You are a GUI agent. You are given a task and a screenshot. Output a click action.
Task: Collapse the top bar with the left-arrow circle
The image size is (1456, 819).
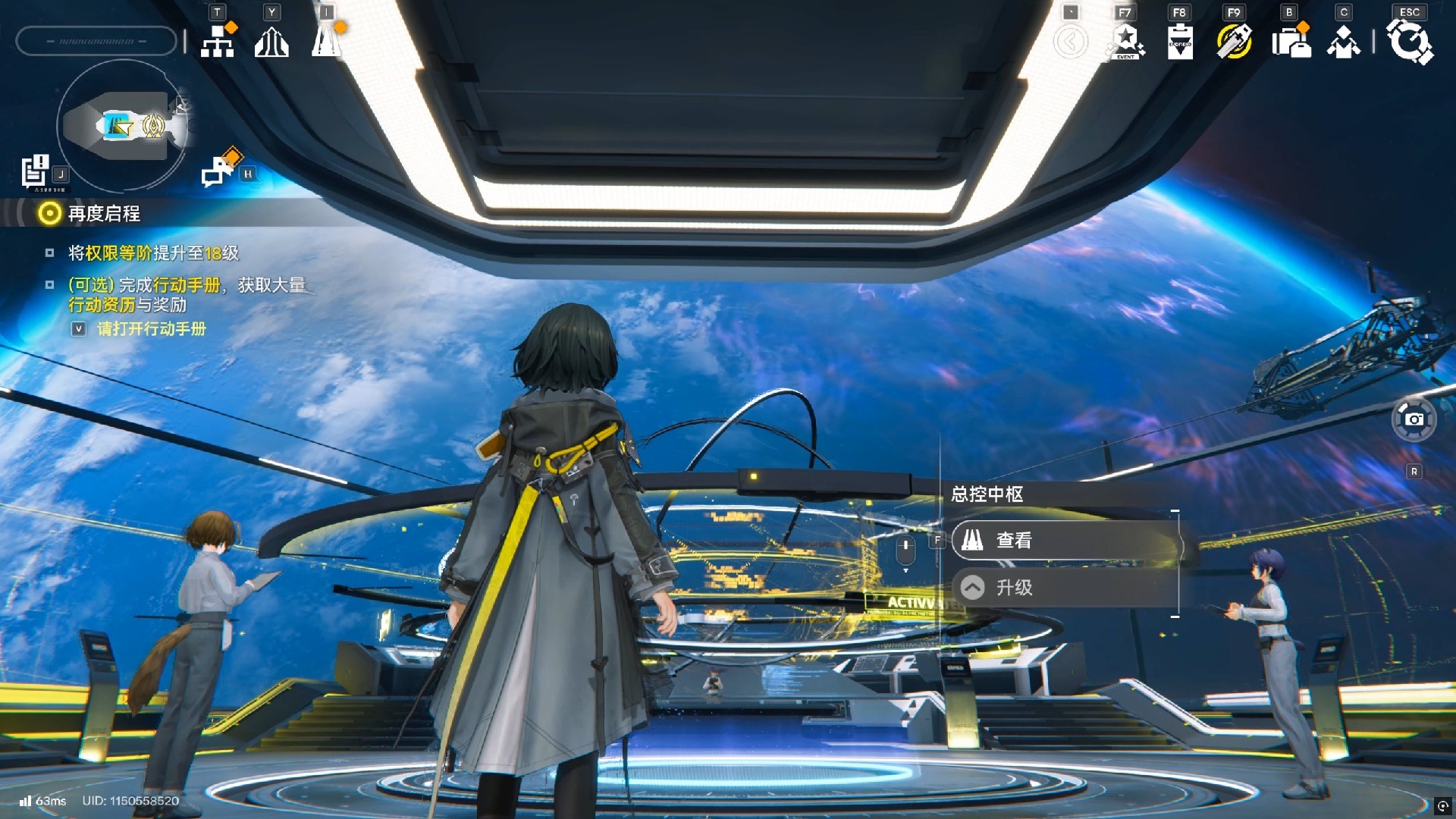coord(1070,42)
